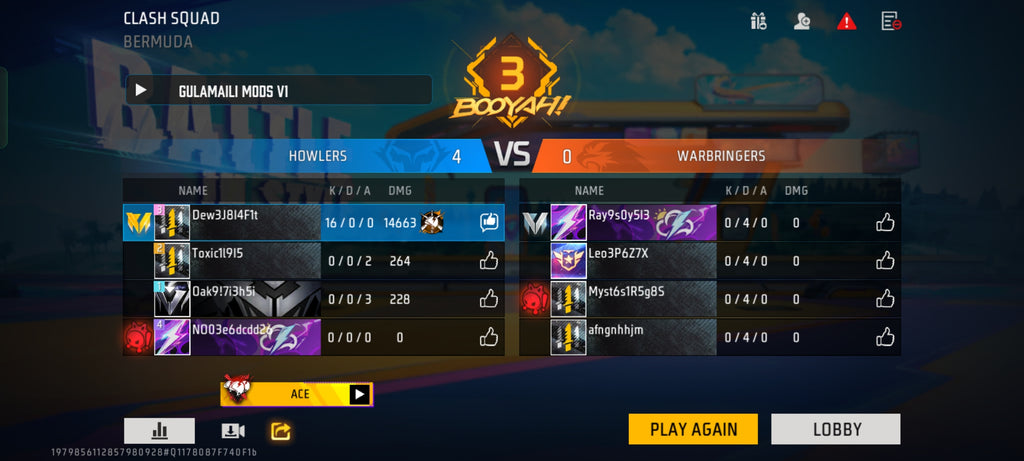Play the GULAMAILI MODS V1 banner
1024x461 pixels.
(141, 90)
